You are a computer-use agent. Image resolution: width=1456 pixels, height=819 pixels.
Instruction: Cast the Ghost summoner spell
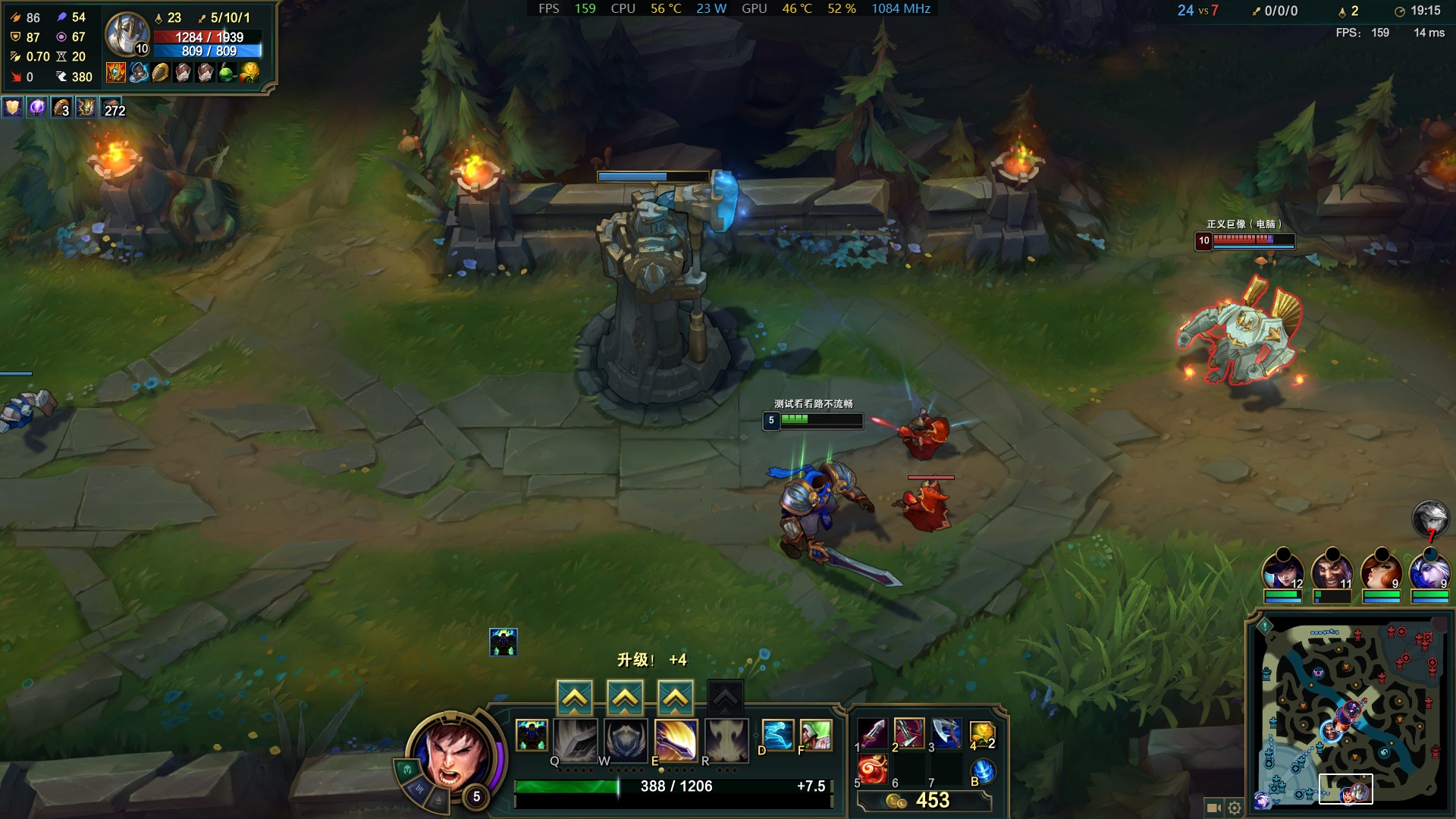tap(777, 735)
